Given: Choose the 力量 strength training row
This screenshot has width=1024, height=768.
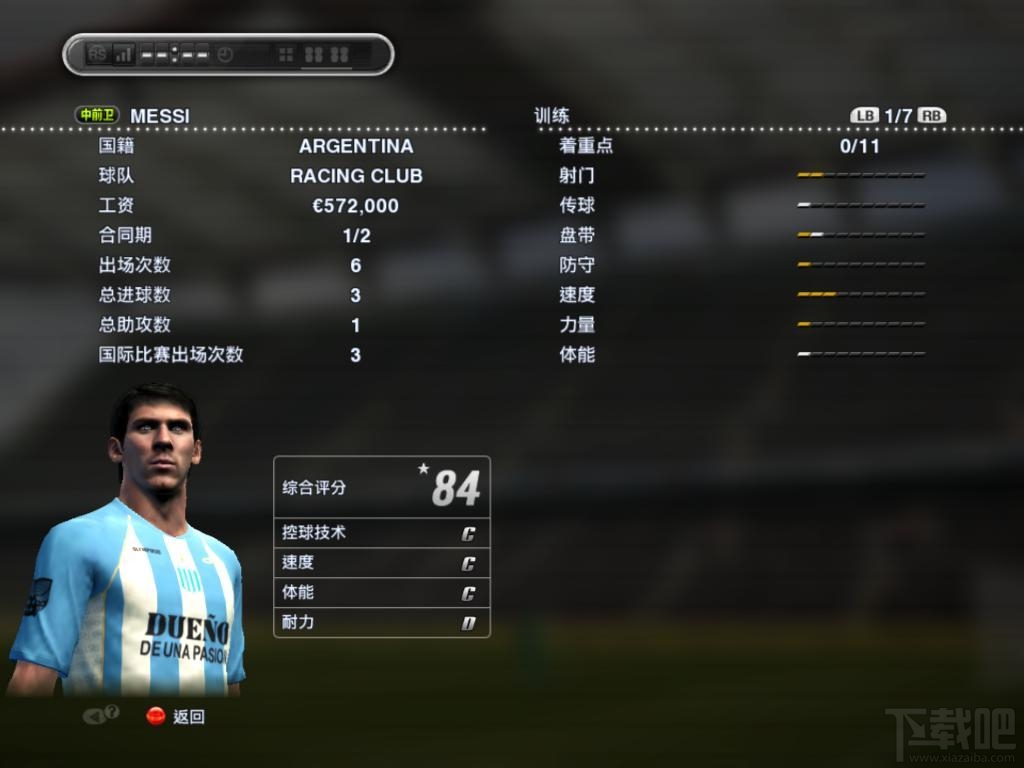Looking at the screenshot, I should click(577, 325).
